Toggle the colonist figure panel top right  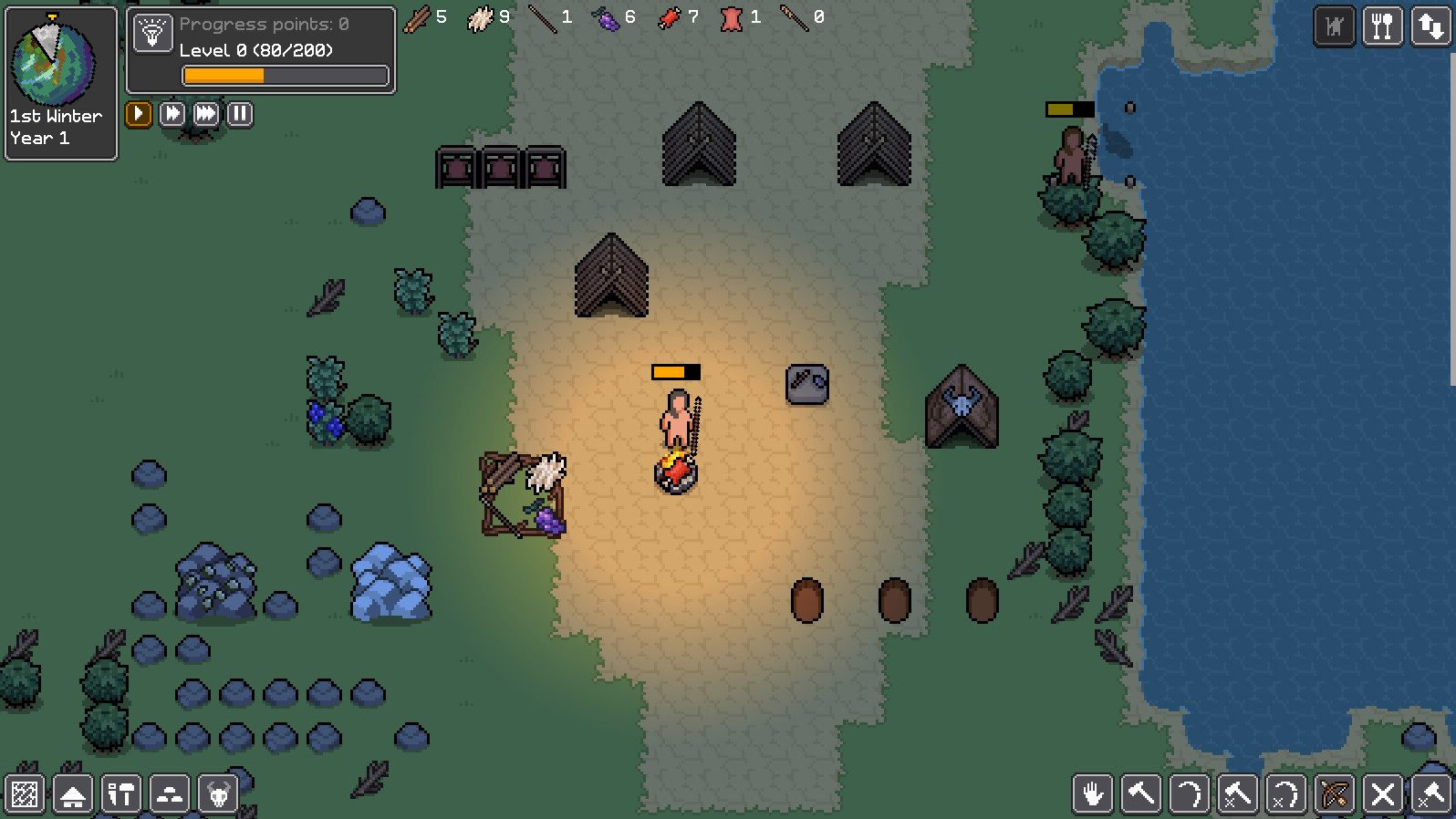click(x=1335, y=26)
